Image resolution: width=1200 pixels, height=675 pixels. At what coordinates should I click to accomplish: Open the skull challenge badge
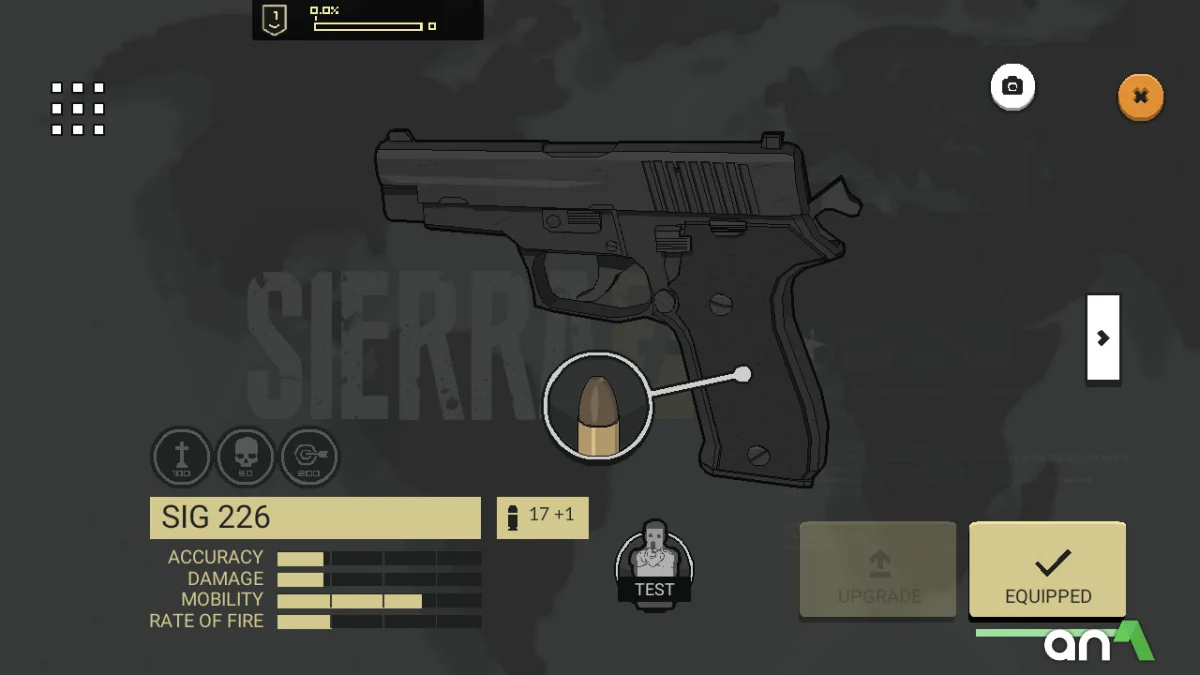(x=245, y=457)
